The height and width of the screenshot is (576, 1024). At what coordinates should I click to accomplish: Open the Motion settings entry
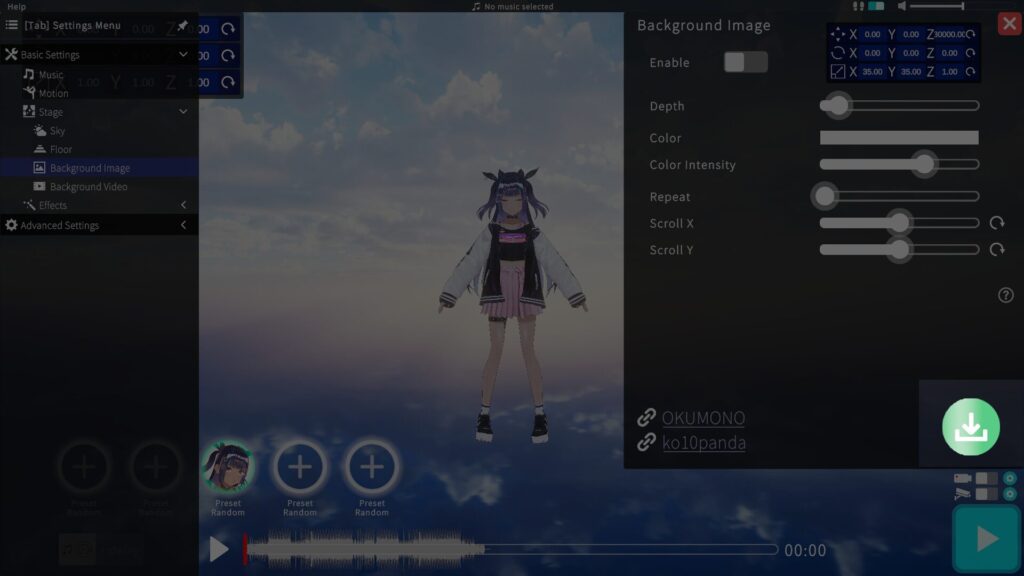[53, 93]
